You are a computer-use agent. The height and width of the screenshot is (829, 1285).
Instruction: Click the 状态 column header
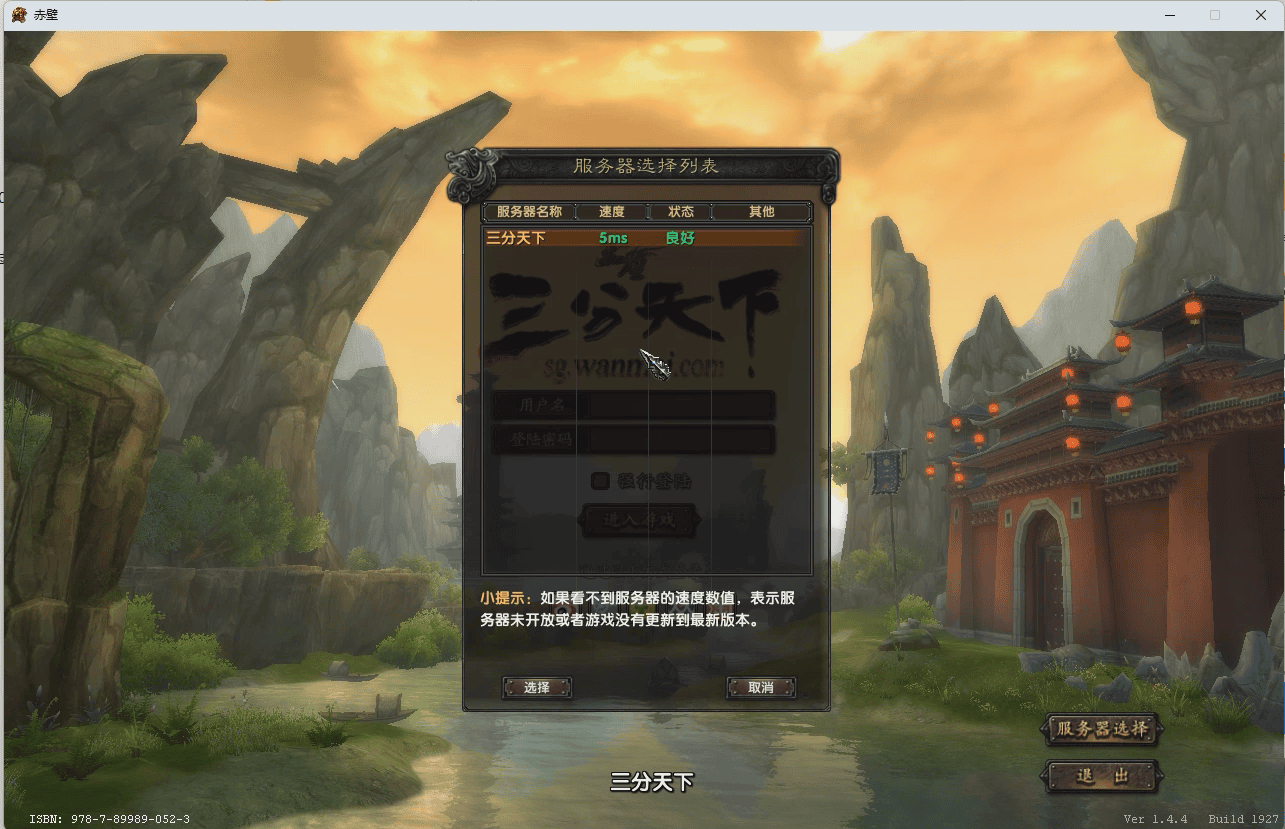pos(683,211)
